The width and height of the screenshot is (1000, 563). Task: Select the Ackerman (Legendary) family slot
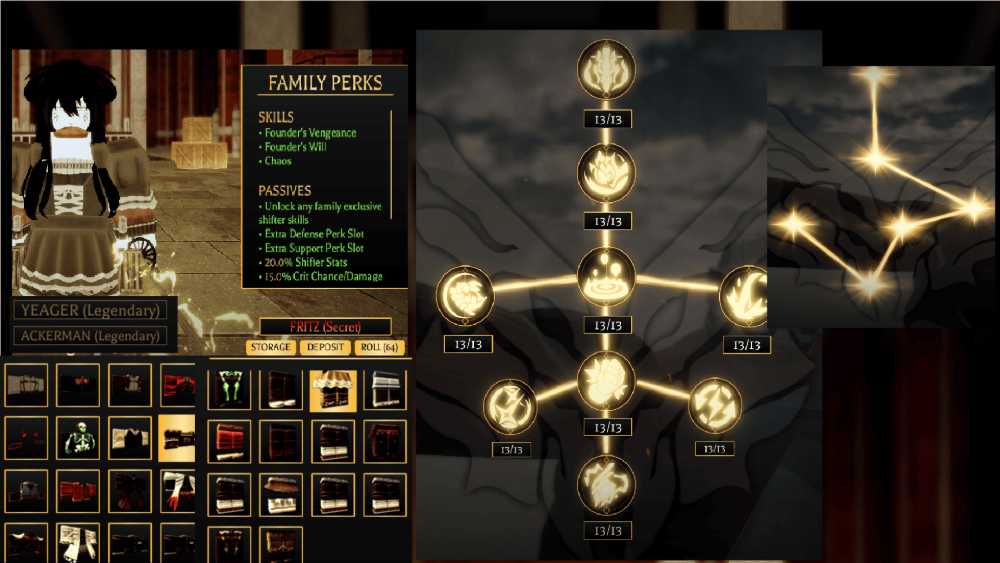91,336
